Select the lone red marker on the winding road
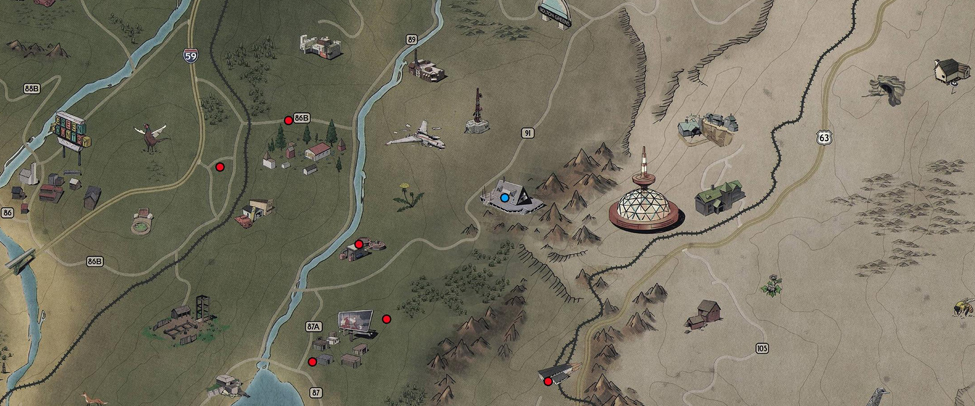This screenshot has width=975, height=406. (x=220, y=167)
